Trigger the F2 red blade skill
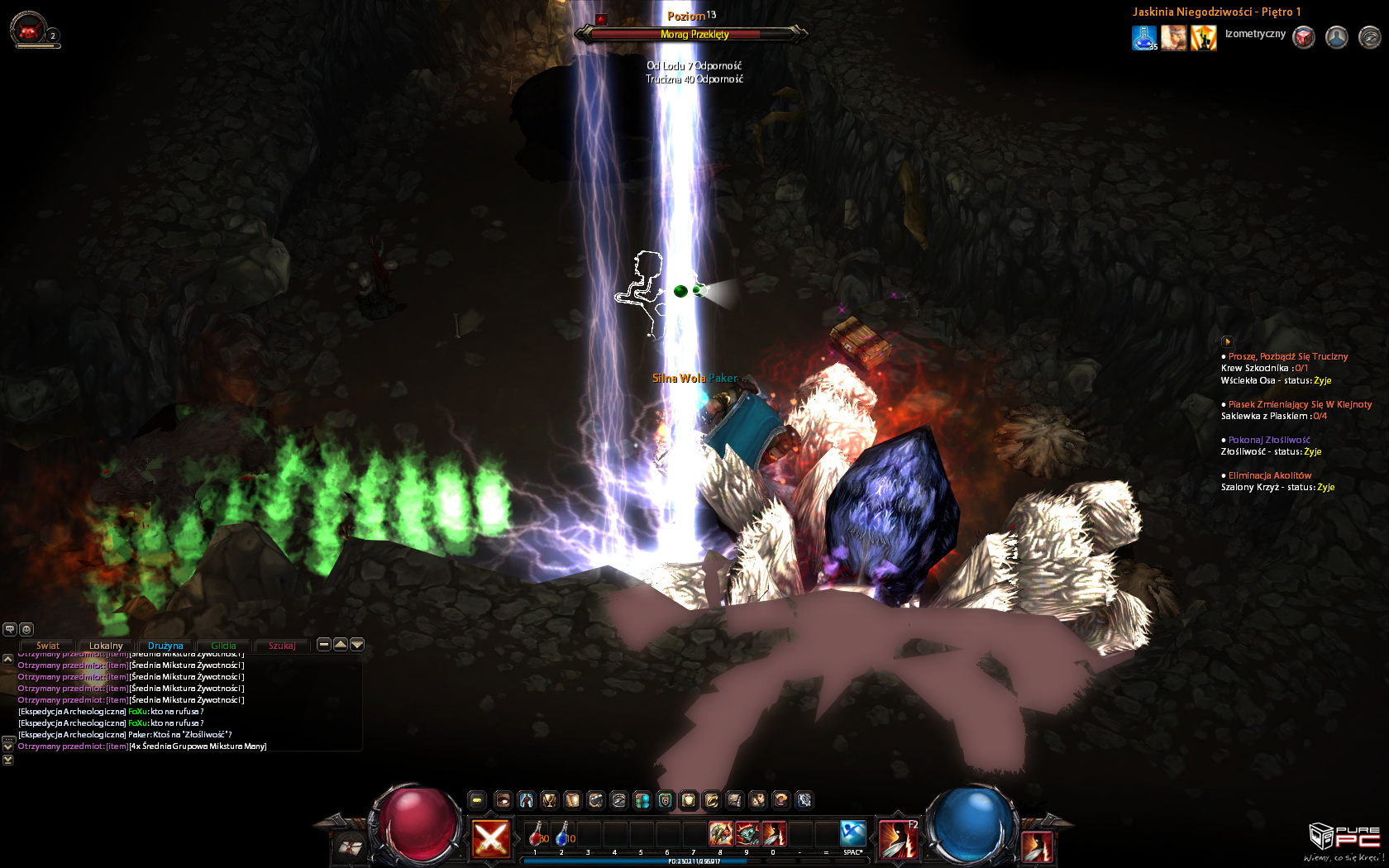This screenshot has height=868, width=1389. click(896, 839)
